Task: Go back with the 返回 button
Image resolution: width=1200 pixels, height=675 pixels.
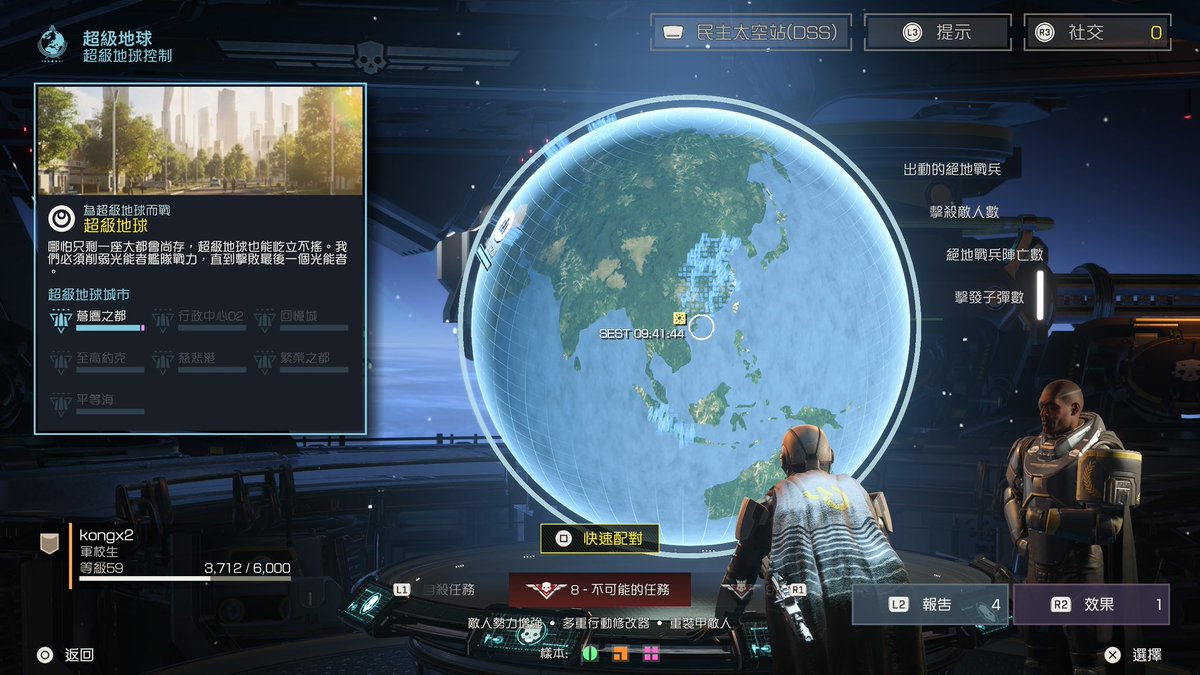Action: point(66,655)
